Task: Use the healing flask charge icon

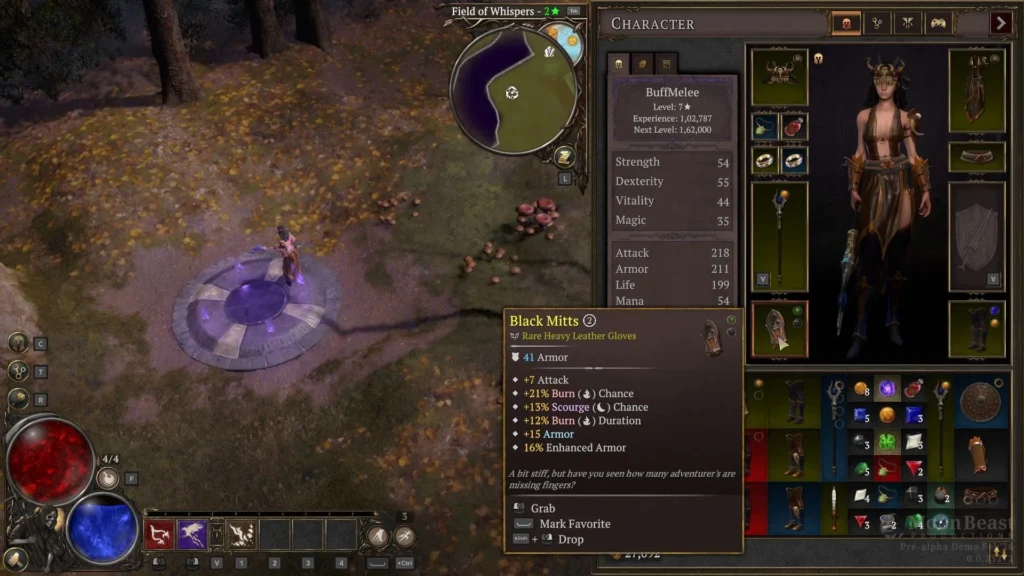Action: point(110,478)
